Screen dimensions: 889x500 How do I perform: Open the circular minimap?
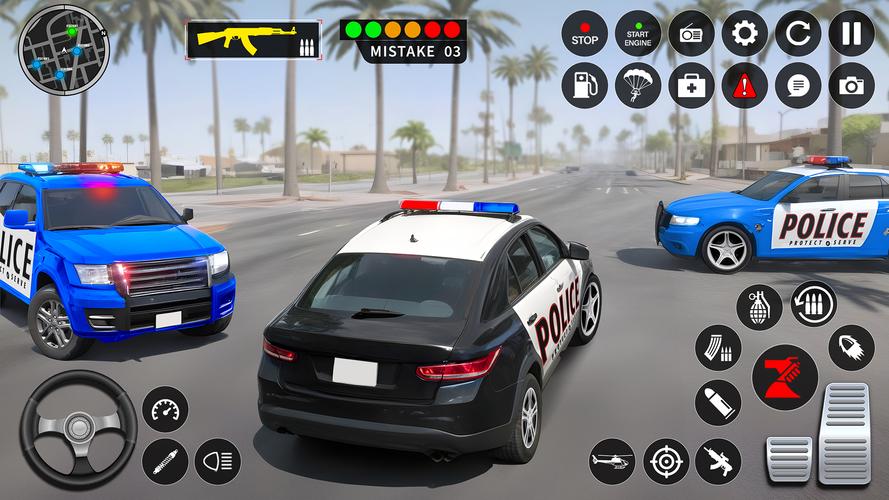pos(61,50)
